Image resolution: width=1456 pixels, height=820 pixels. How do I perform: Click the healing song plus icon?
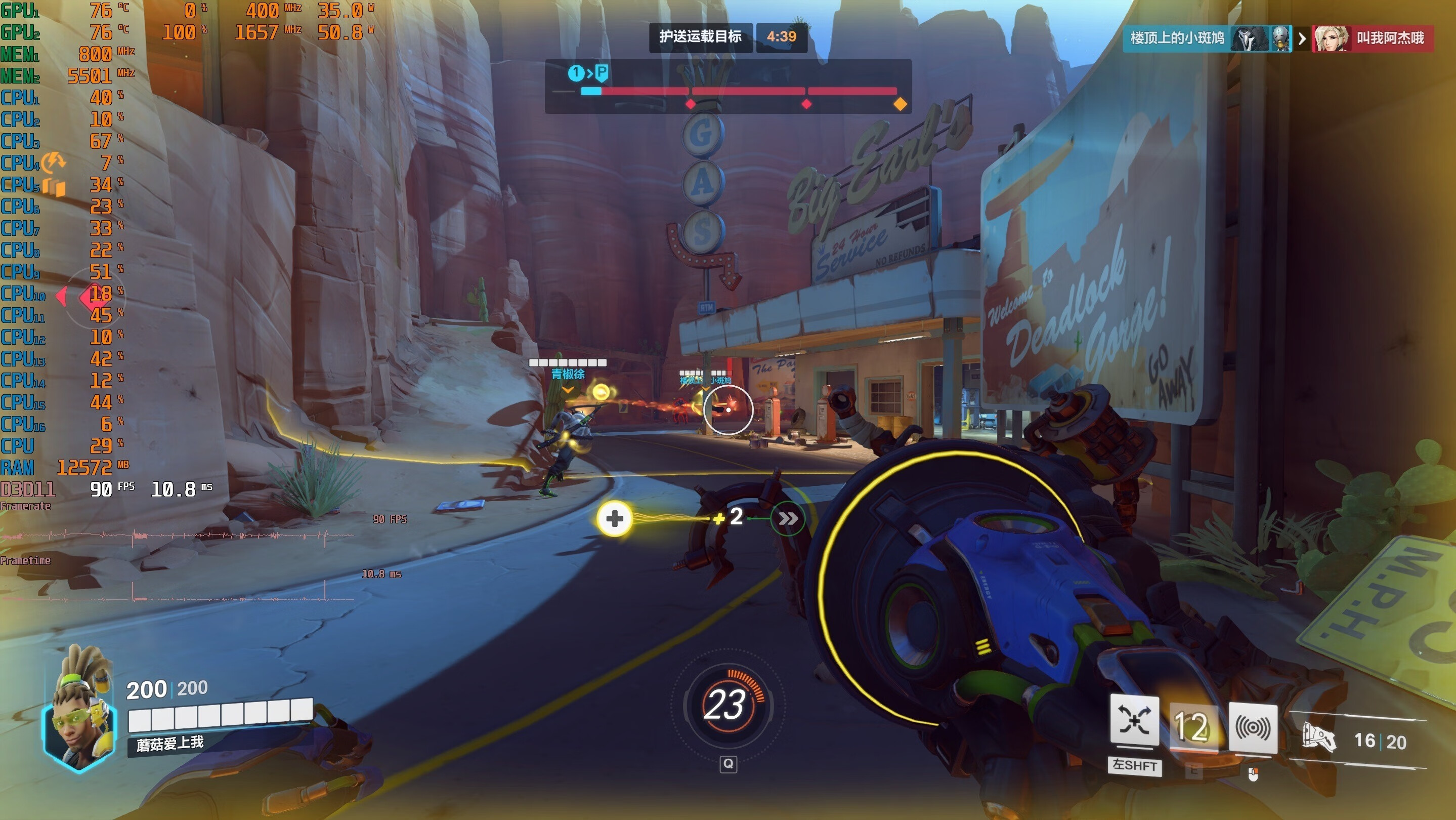click(x=614, y=518)
